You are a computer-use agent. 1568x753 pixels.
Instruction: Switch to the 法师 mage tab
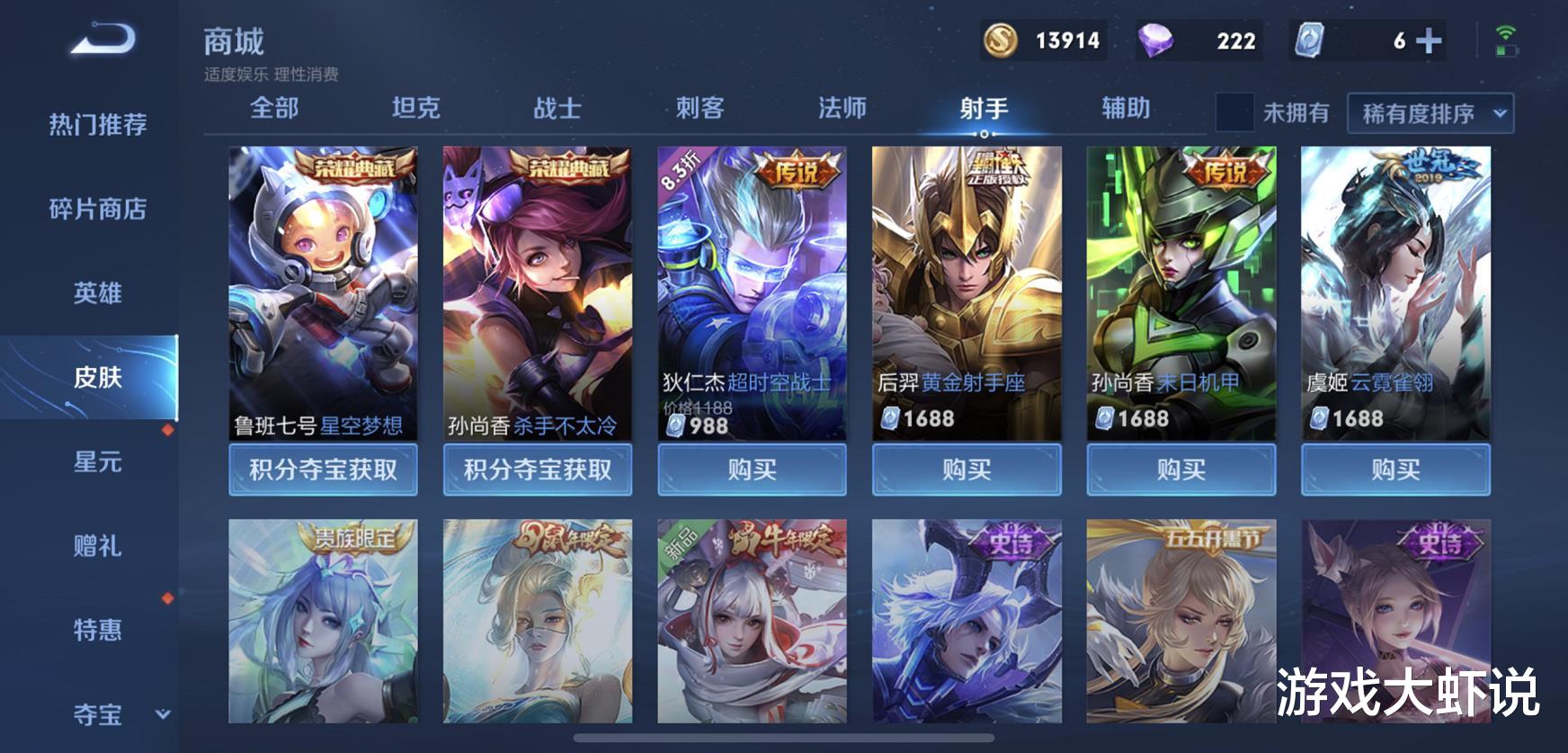[843, 108]
